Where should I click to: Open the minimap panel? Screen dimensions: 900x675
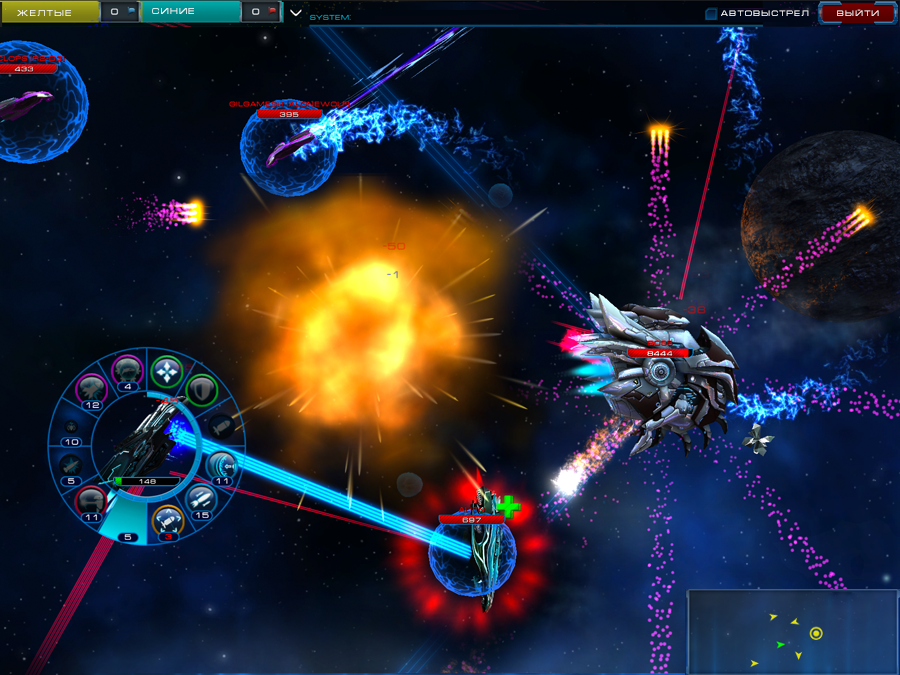pyautogui.click(x=791, y=631)
